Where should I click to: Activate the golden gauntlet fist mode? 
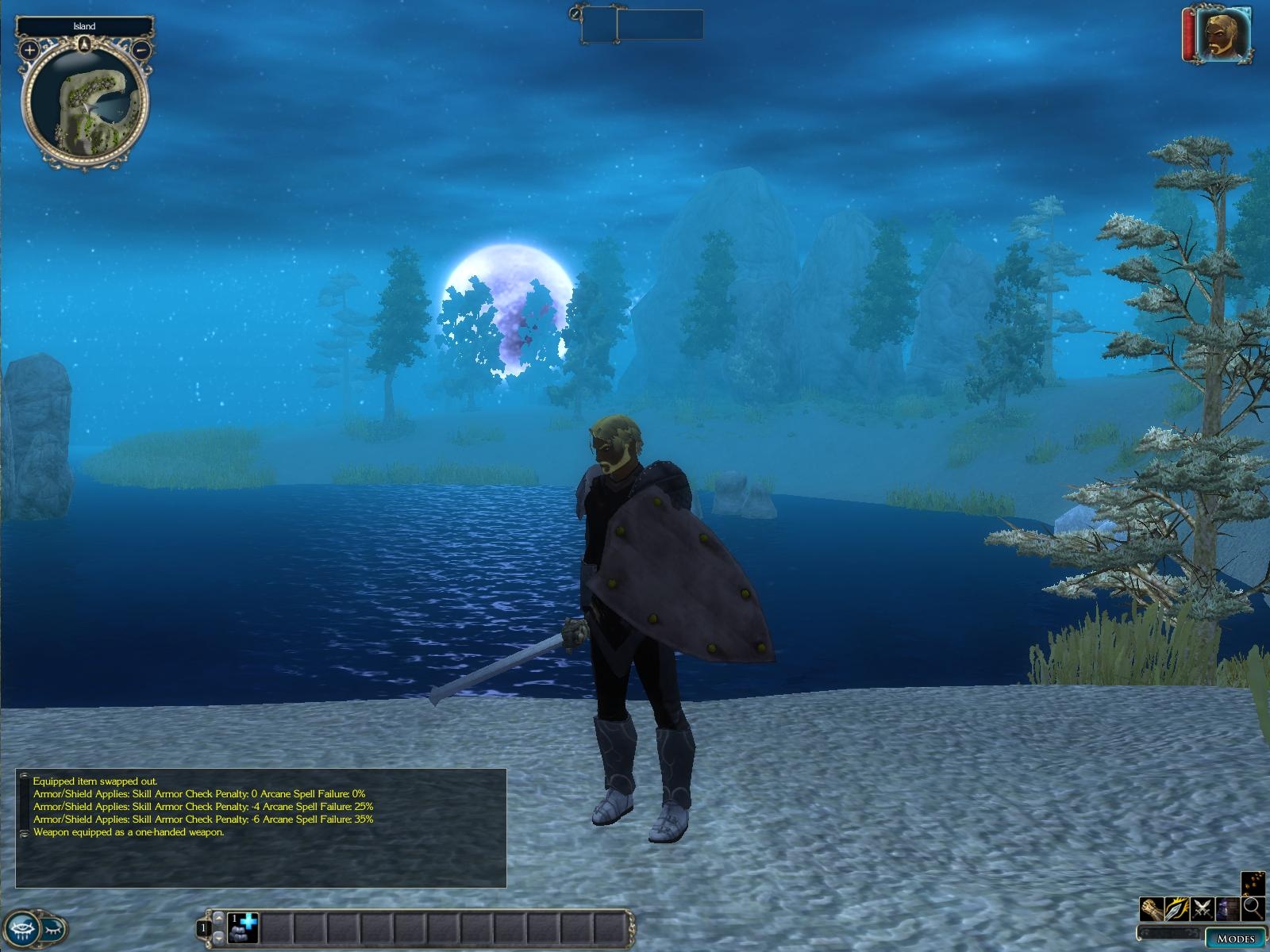1151,909
